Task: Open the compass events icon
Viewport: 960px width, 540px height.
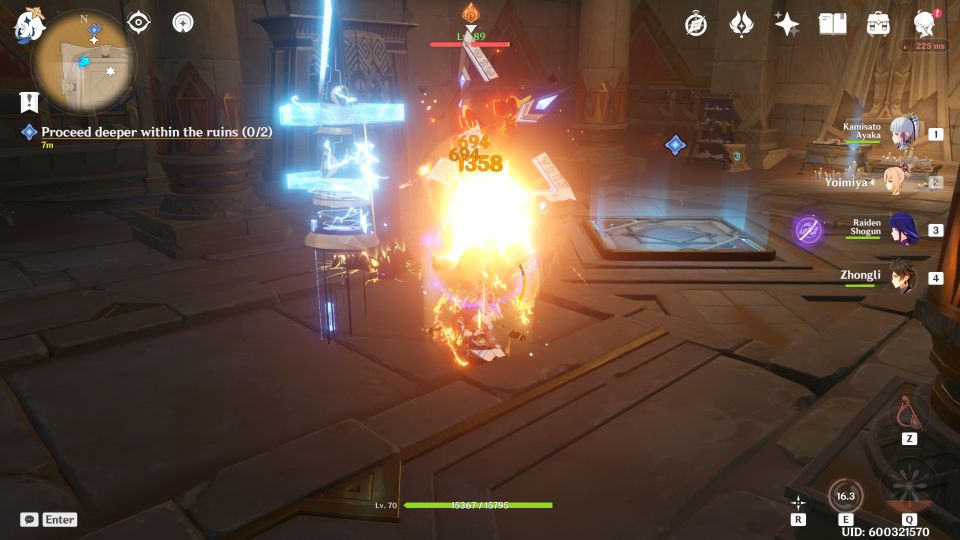Action: 696,24
